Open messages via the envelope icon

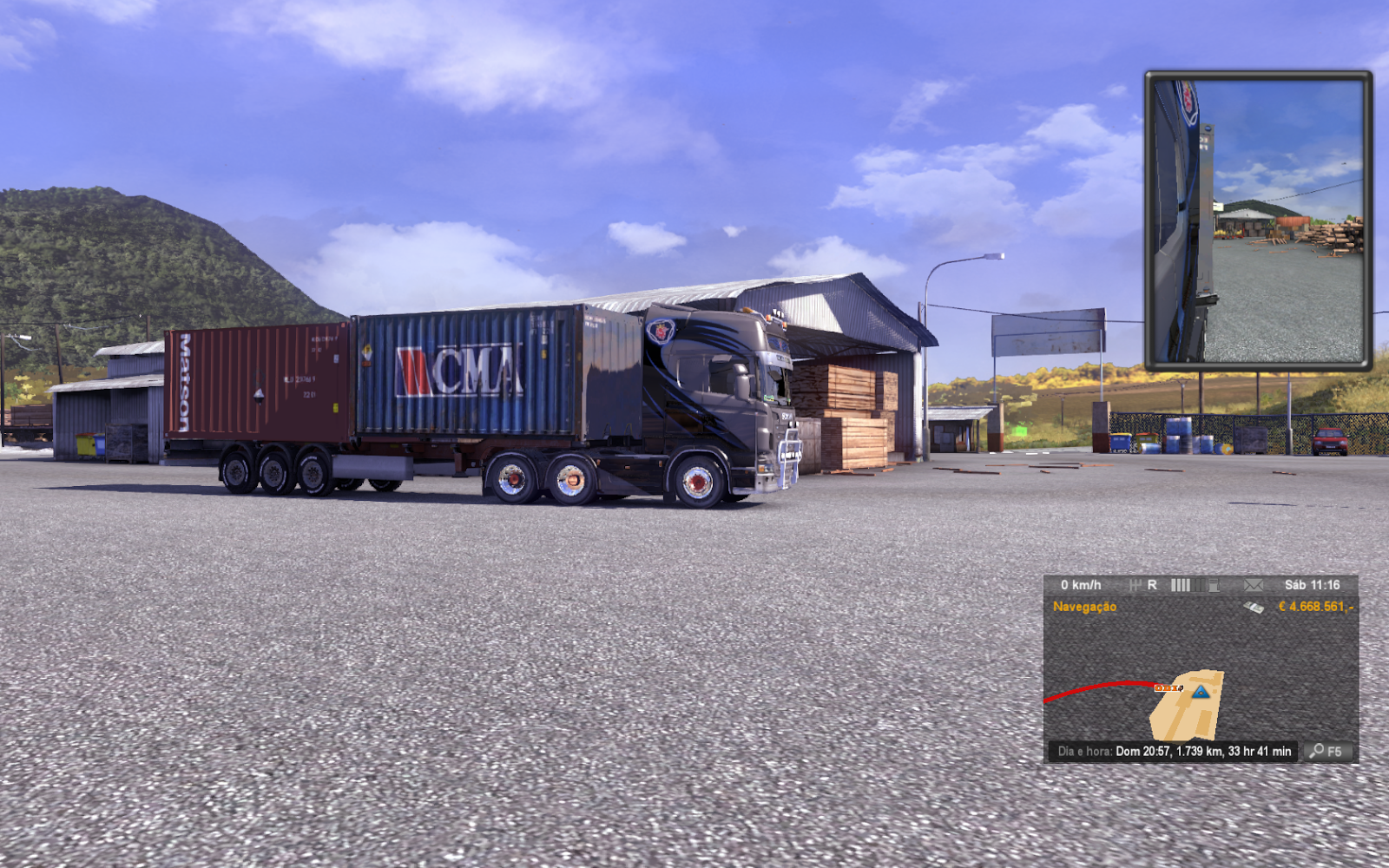click(x=1254, y=585)
